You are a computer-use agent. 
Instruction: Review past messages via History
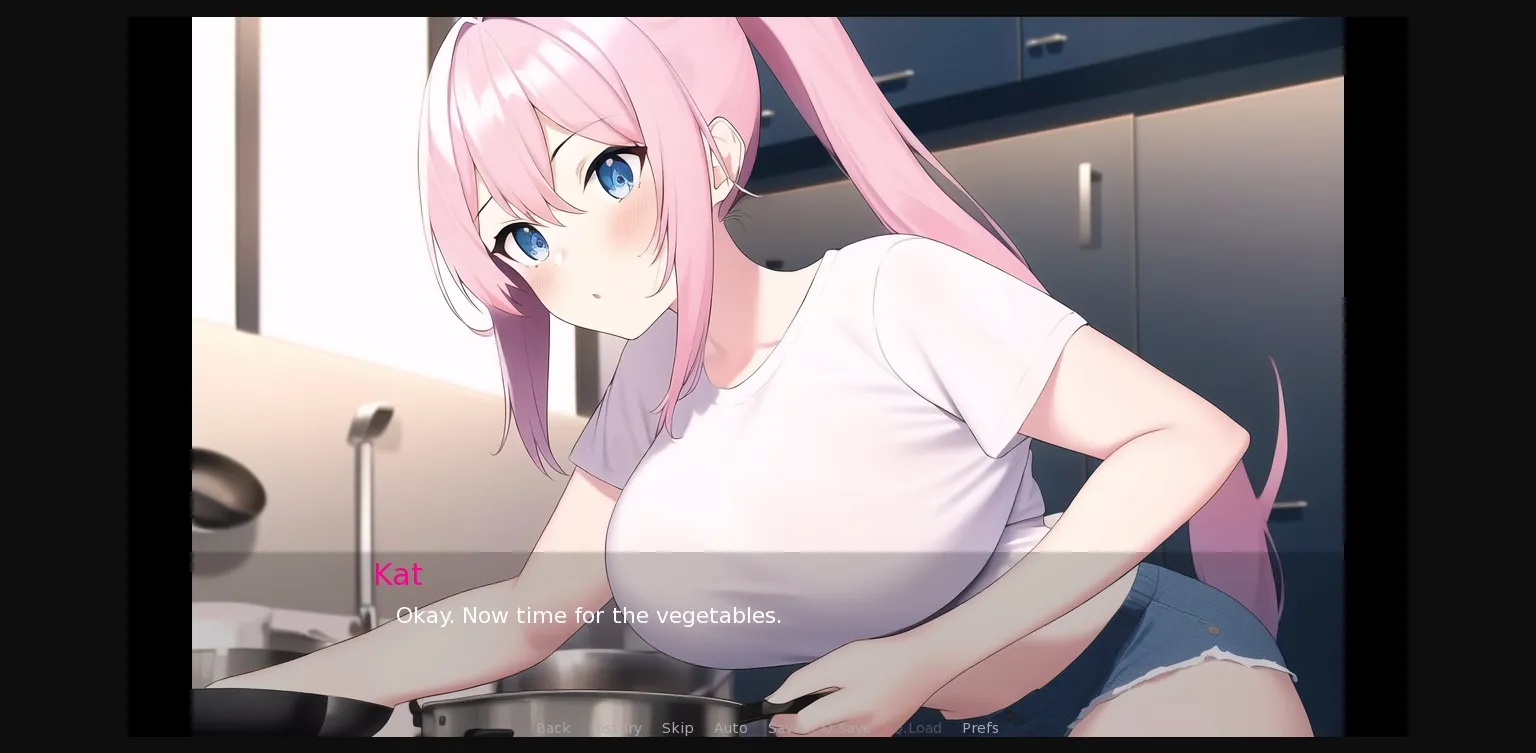(x=617, y=728)
